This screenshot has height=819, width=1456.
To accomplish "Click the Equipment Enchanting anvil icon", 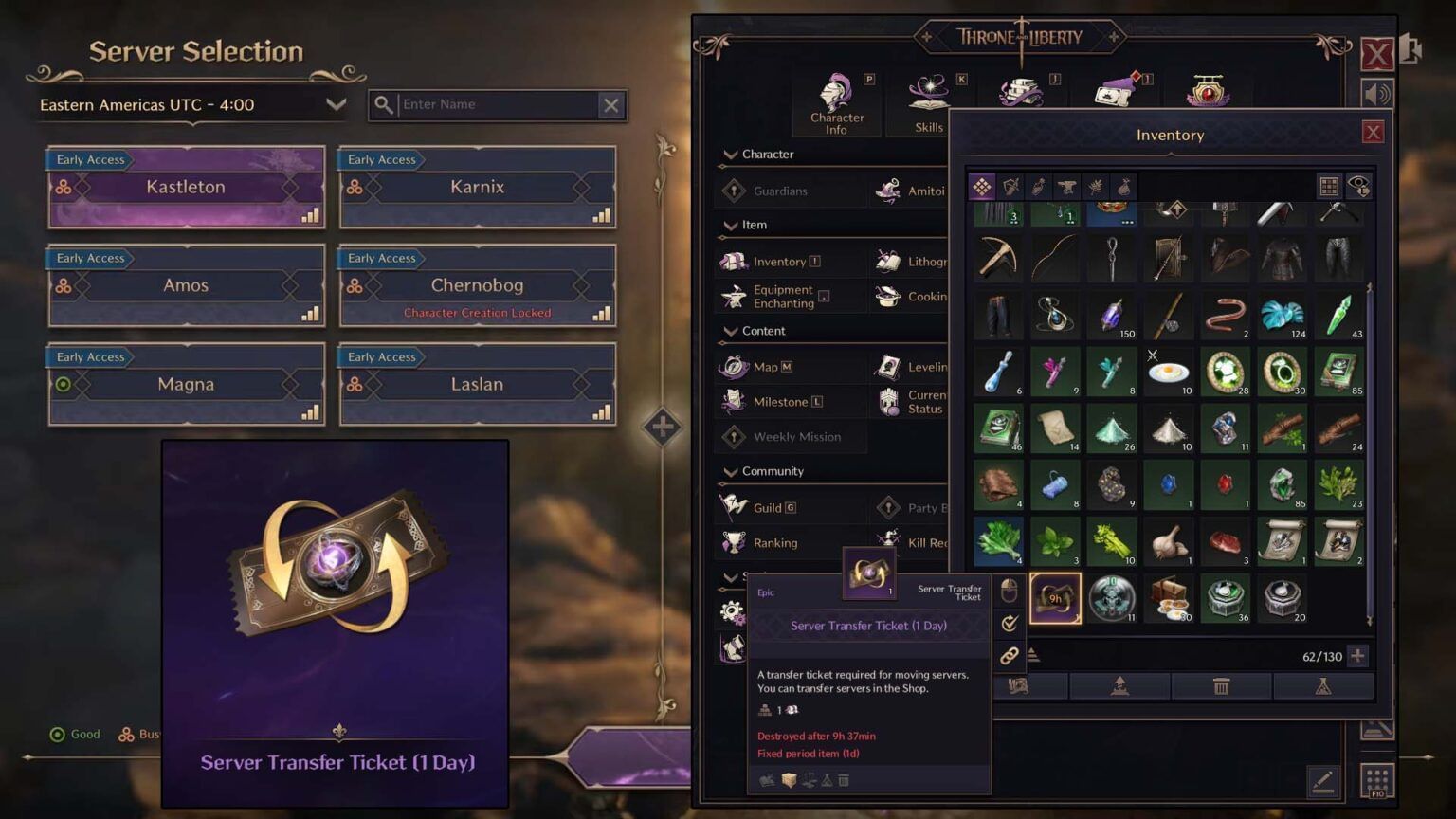I will 735,296.
